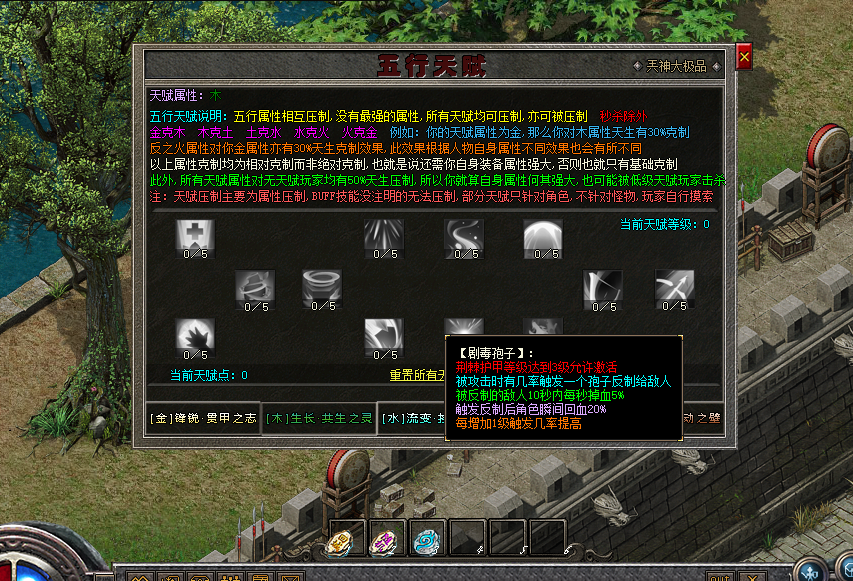Use the golden scroll hotbar item
This screenshot has height=581, width=853.
point(345,539)
